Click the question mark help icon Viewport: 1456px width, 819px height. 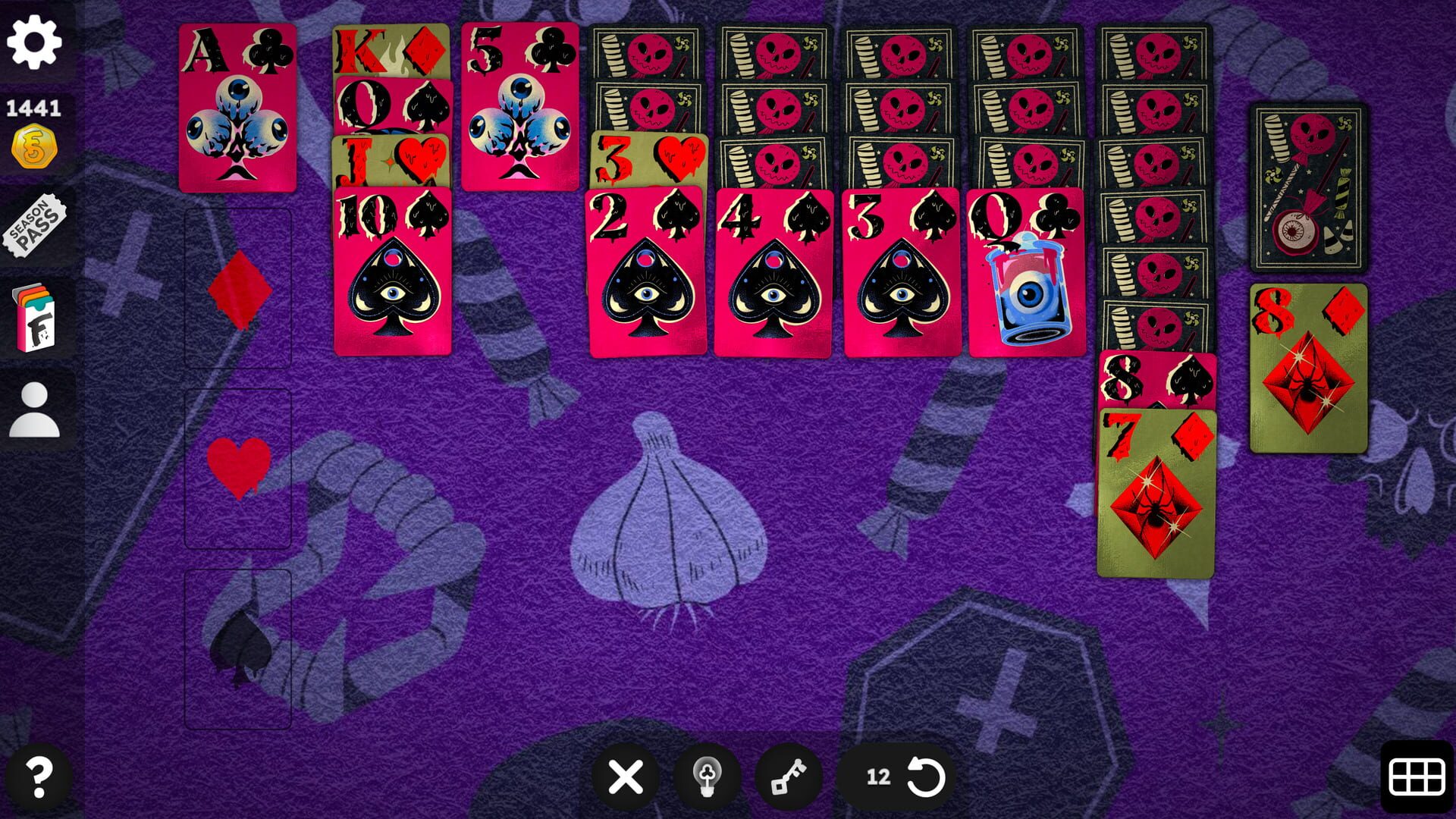click(36, 776)
